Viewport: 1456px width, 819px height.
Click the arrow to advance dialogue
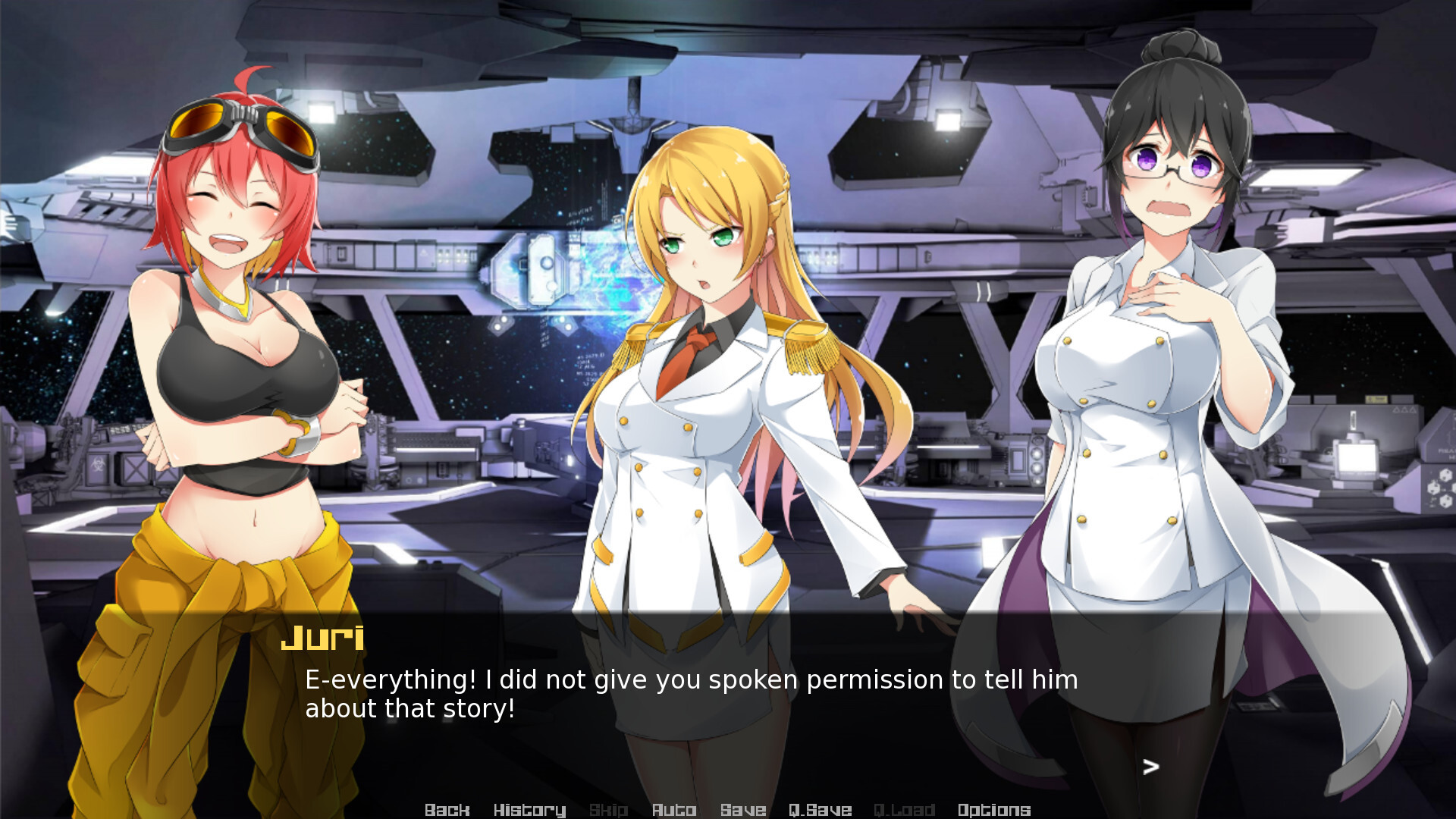[x=1150, y=767]
